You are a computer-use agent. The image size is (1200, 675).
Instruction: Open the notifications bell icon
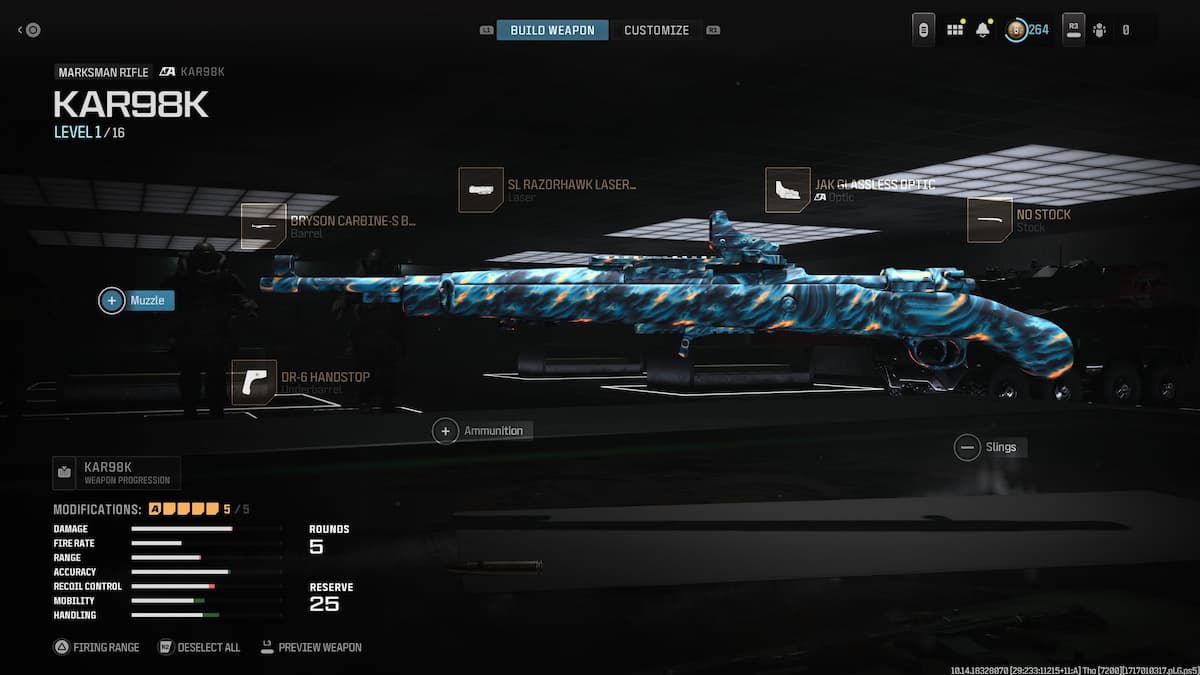pos(983,30)
